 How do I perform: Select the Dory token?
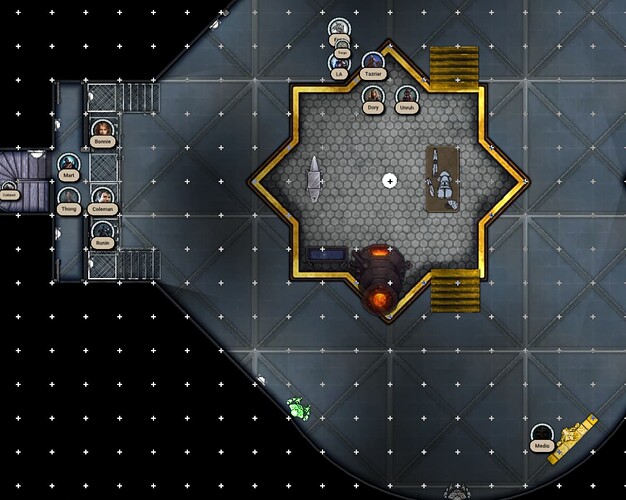tap(373, 95)
